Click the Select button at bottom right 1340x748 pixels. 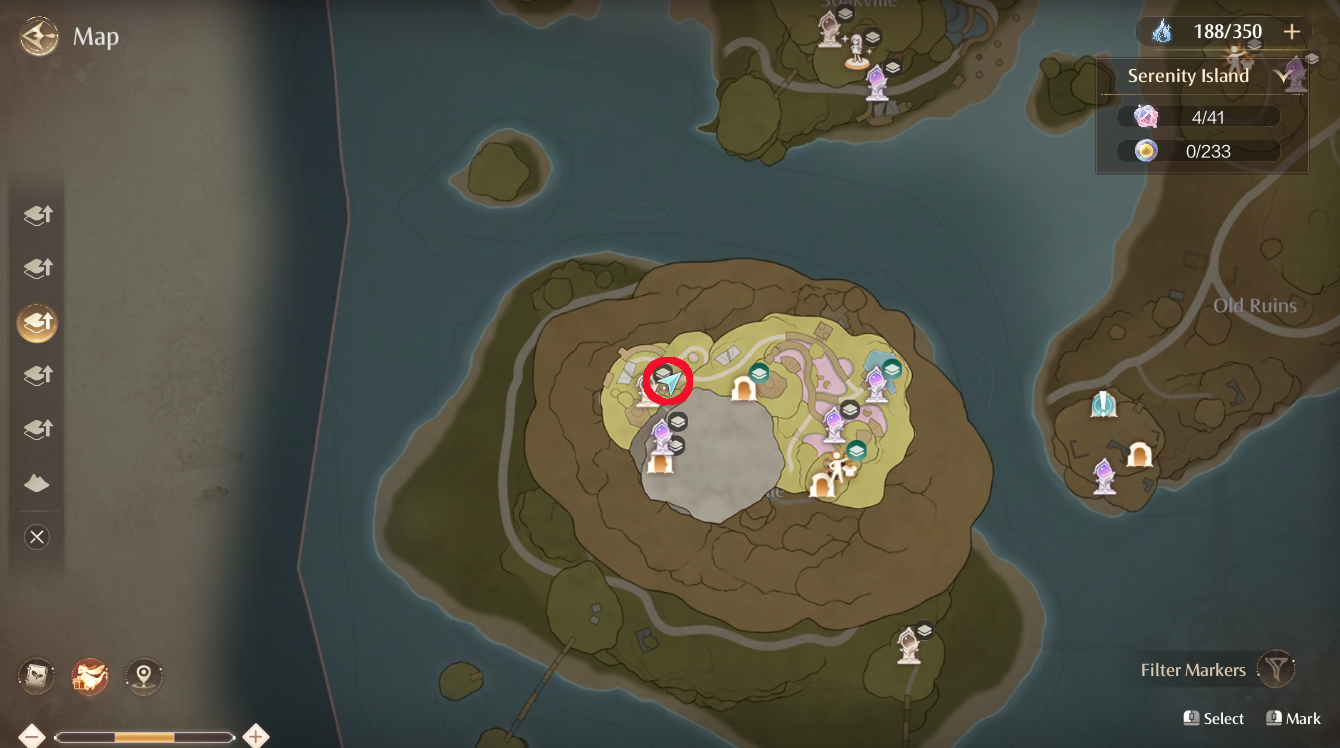(1214, 718)
